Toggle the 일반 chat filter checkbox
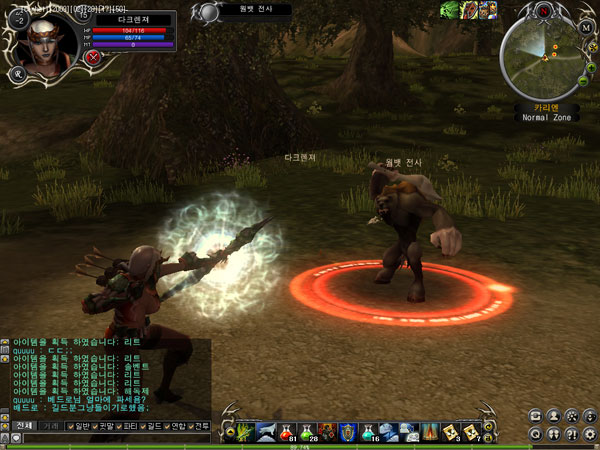This screenshot has width=600, height=450. (68, 425)
